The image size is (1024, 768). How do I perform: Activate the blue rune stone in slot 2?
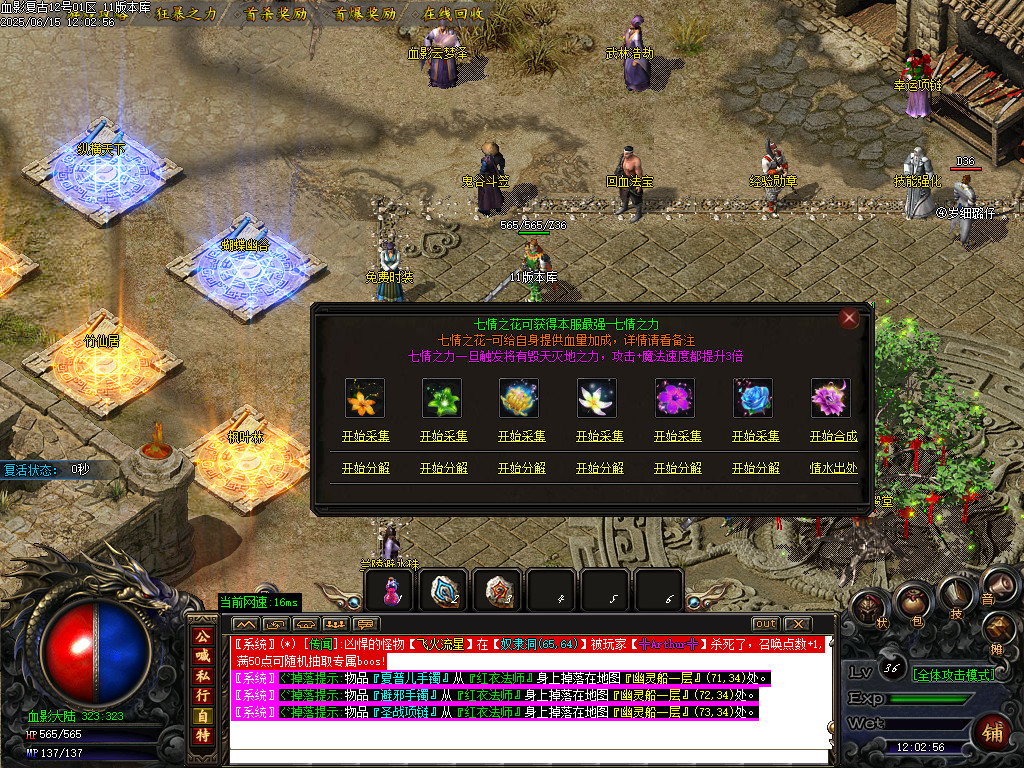click(x=443, y=591)
